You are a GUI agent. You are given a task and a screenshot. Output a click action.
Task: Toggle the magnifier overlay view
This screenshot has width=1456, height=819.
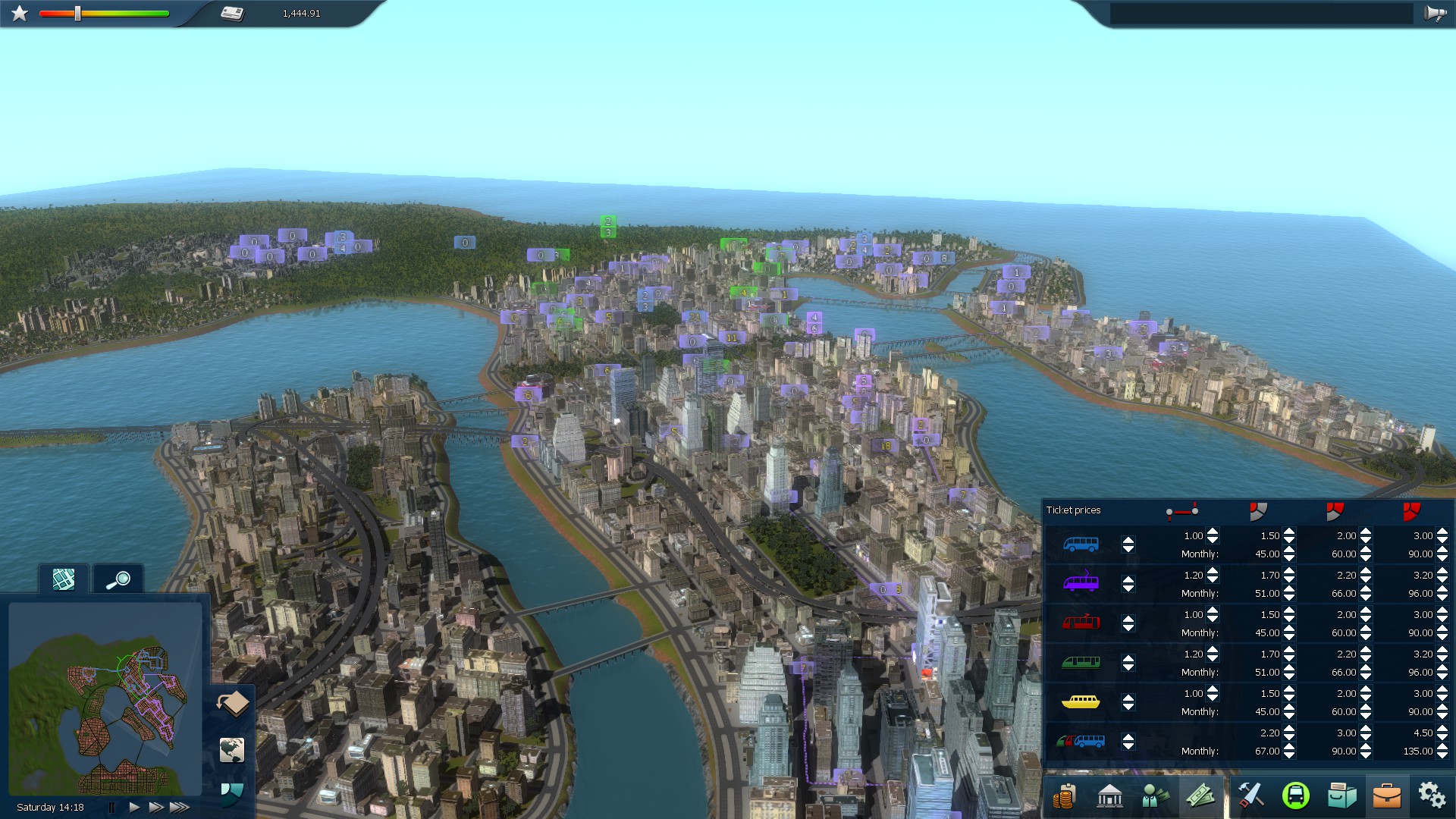coord(118,580)
